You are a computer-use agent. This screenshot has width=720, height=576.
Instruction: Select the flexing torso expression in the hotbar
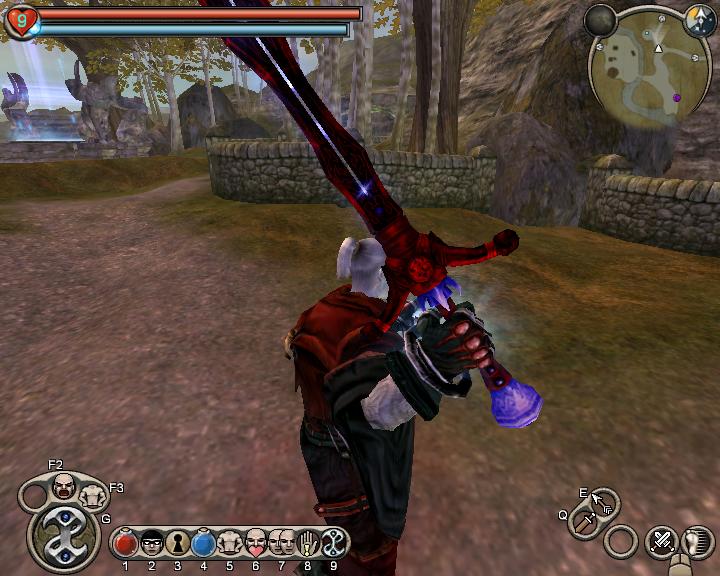click(230, 544)
